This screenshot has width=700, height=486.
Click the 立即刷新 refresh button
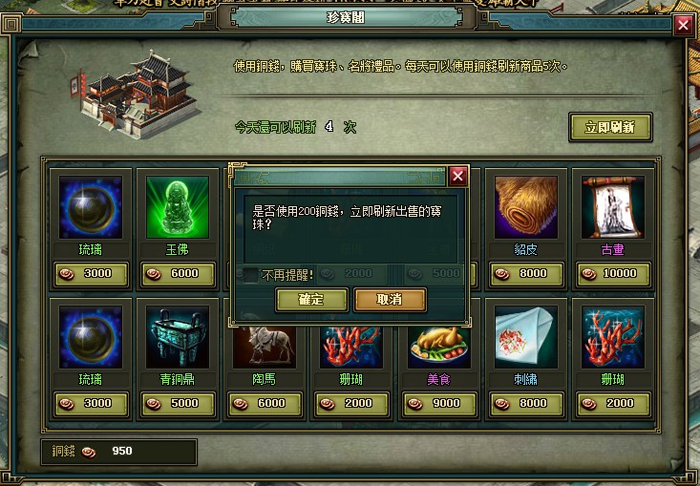click(x=610, y=127)
